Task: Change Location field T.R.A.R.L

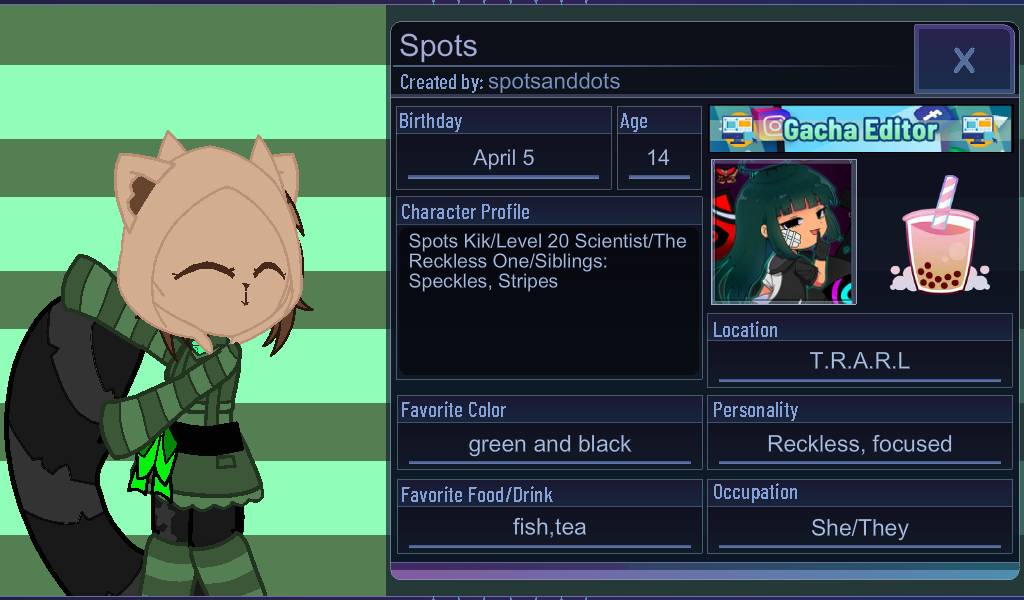Action: [859, 362]
